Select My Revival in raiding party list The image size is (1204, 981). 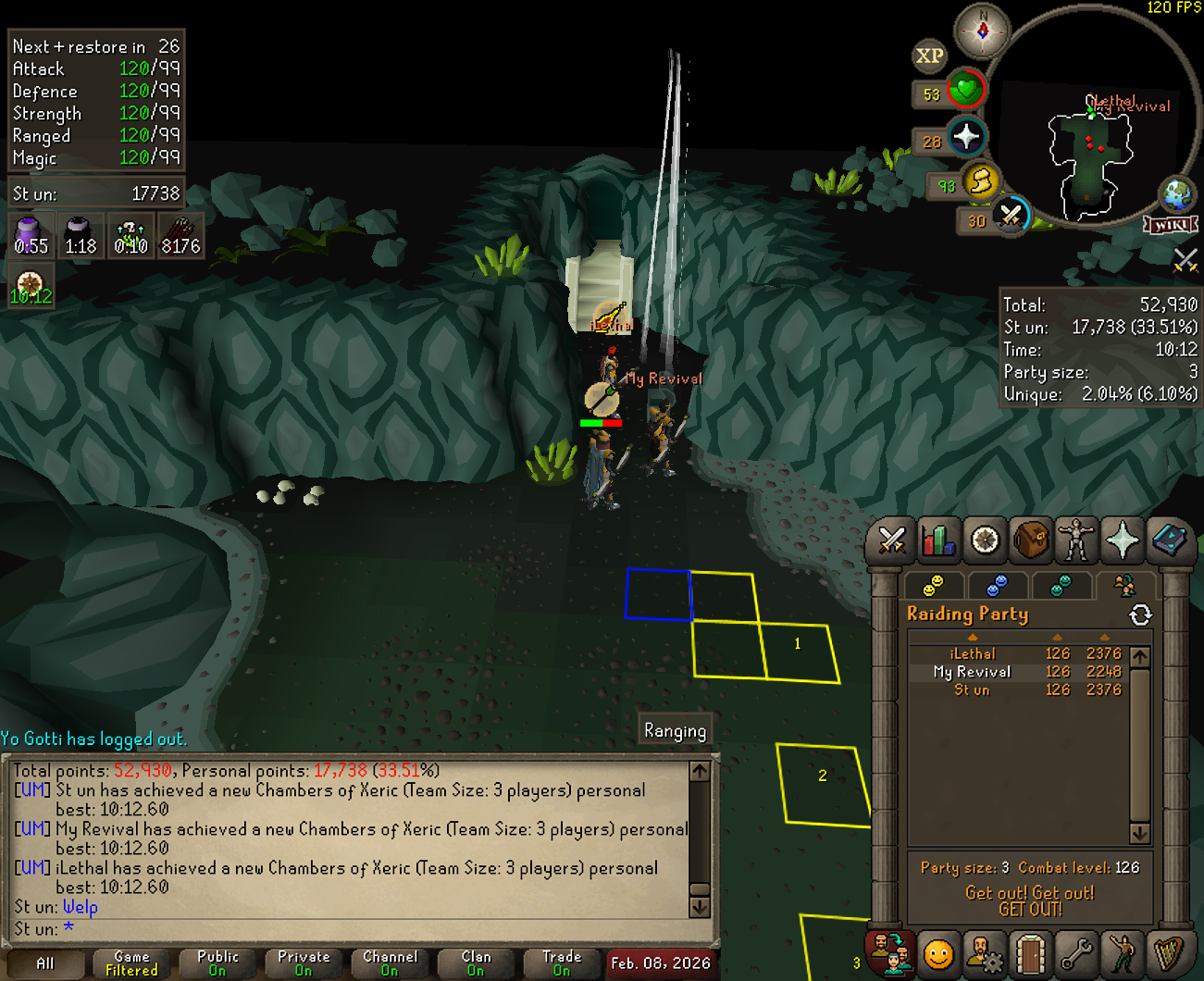pos(972,672)
